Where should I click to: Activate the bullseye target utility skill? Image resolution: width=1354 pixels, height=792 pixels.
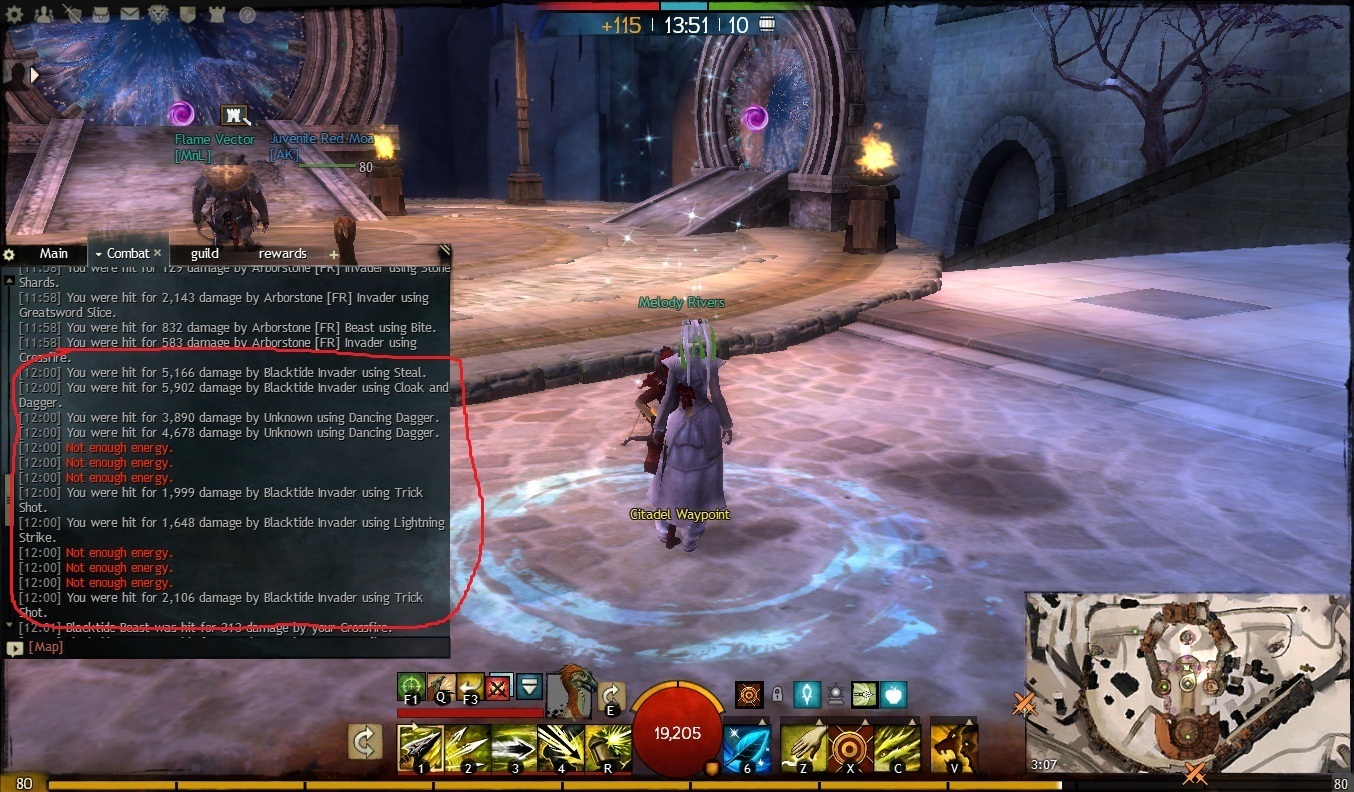tap(850, 745)
